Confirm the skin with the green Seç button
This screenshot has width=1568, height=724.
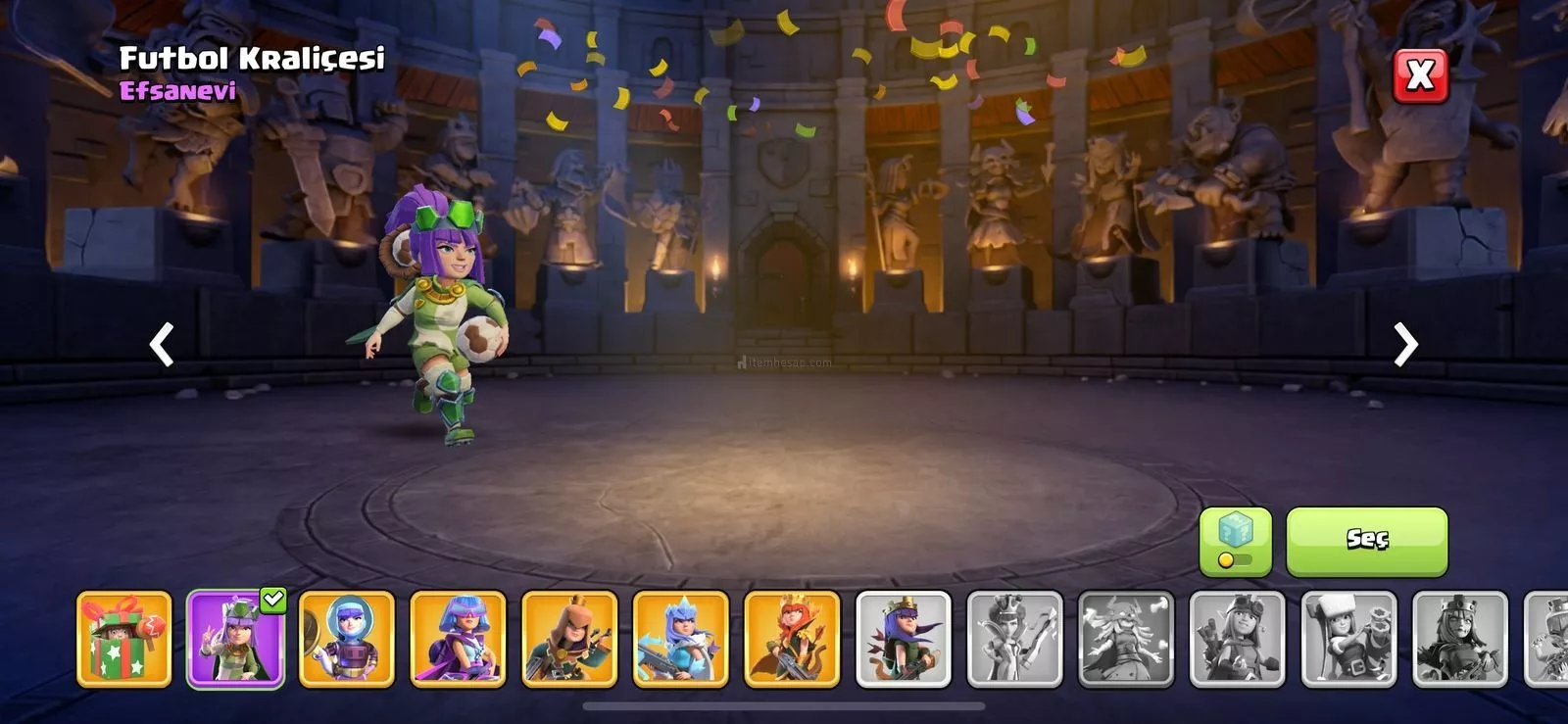tap(1366, 540)
